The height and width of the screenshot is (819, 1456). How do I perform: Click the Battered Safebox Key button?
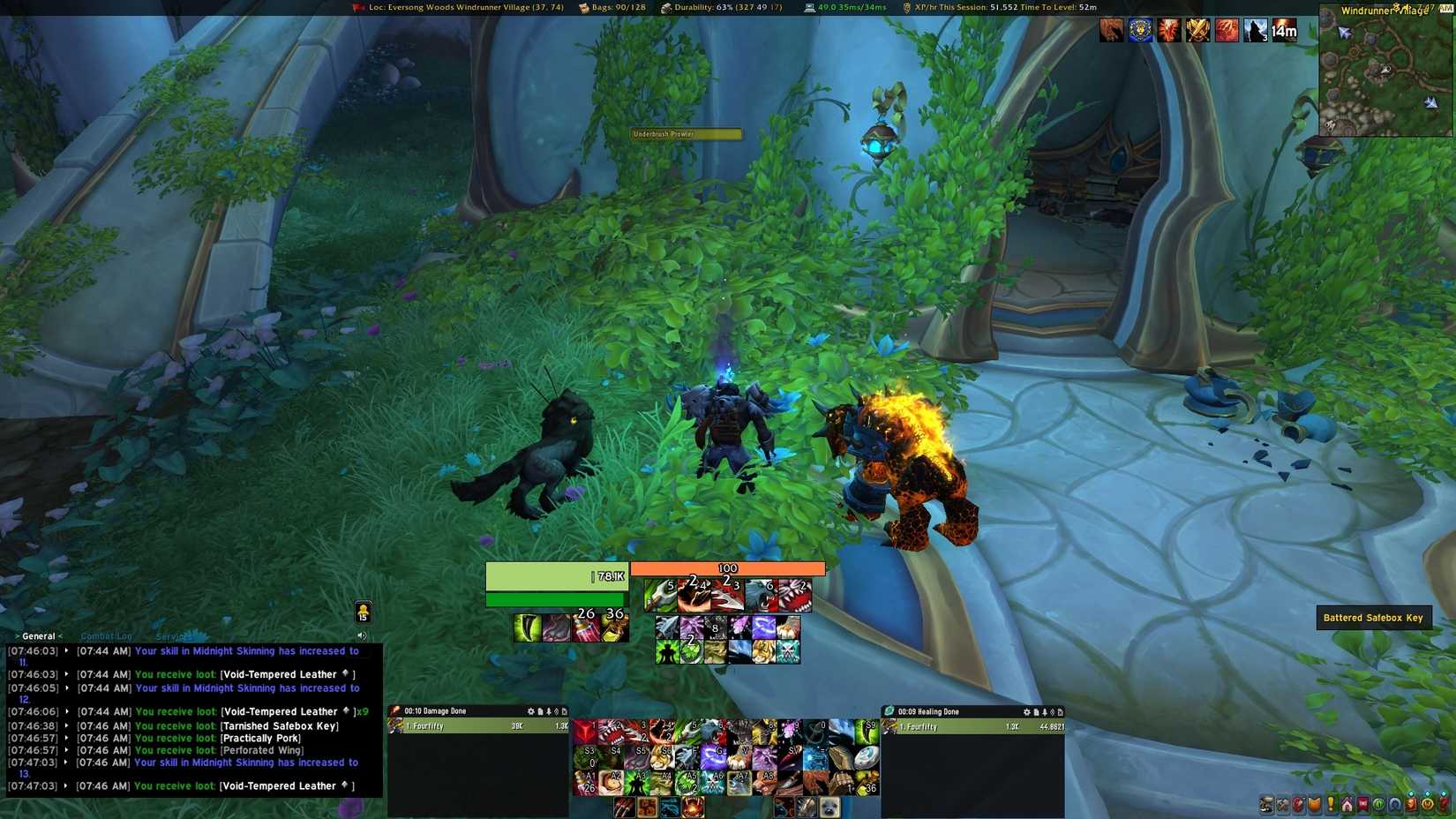pyautogui.click(x=1374, y=617)
